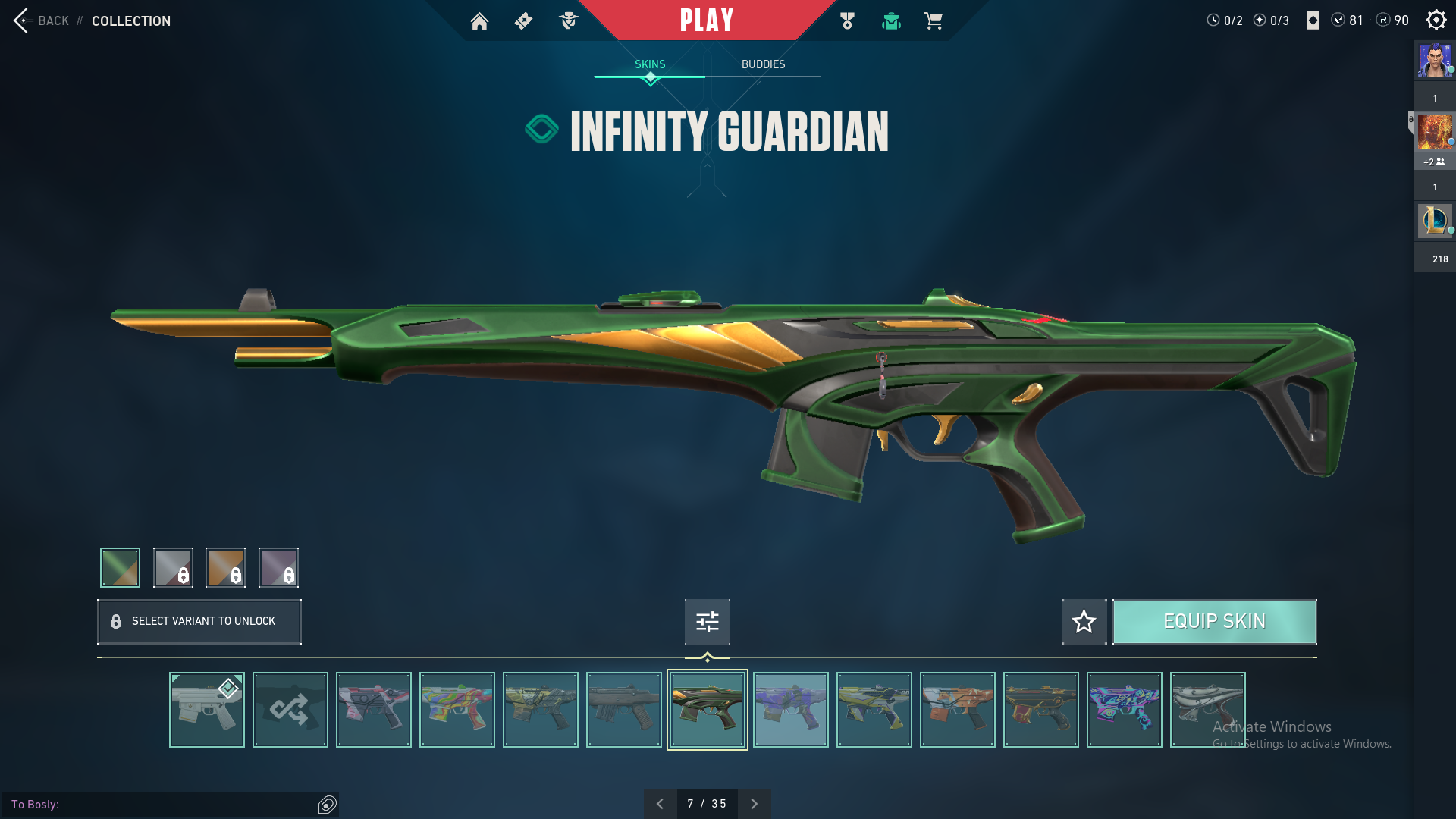The width and height of the screenshot is (1456, 819).
Task: Select the Skins tab
Action: coord(650,64)
